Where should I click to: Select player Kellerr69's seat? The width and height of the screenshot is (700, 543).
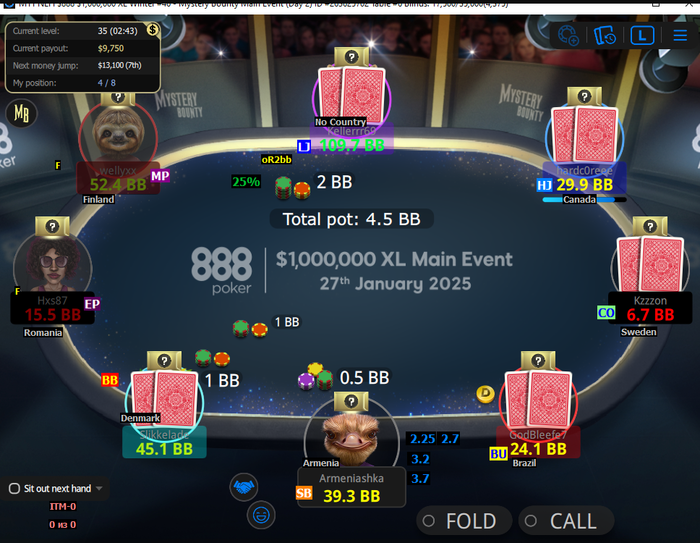tap(345, 100)
